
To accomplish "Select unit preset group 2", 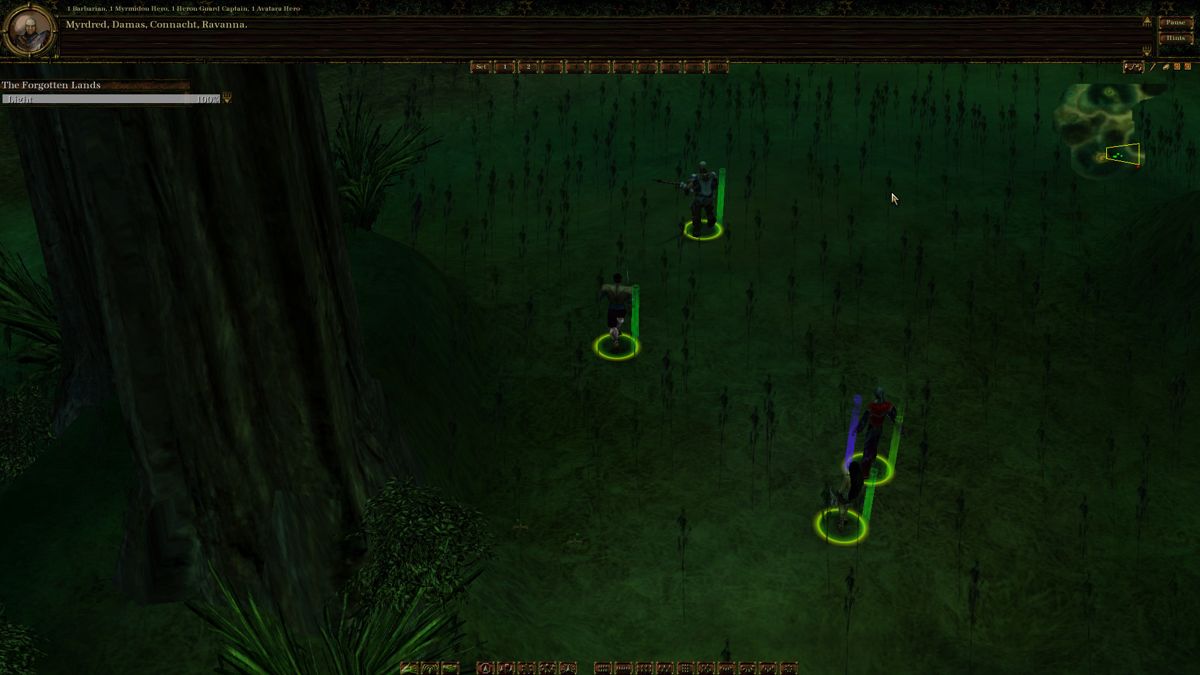I will [528, 67].
